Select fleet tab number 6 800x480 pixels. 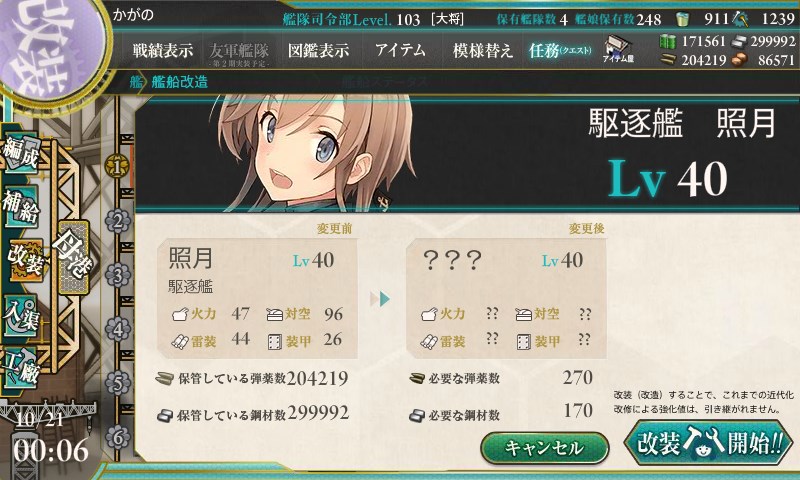click(118, 437)
